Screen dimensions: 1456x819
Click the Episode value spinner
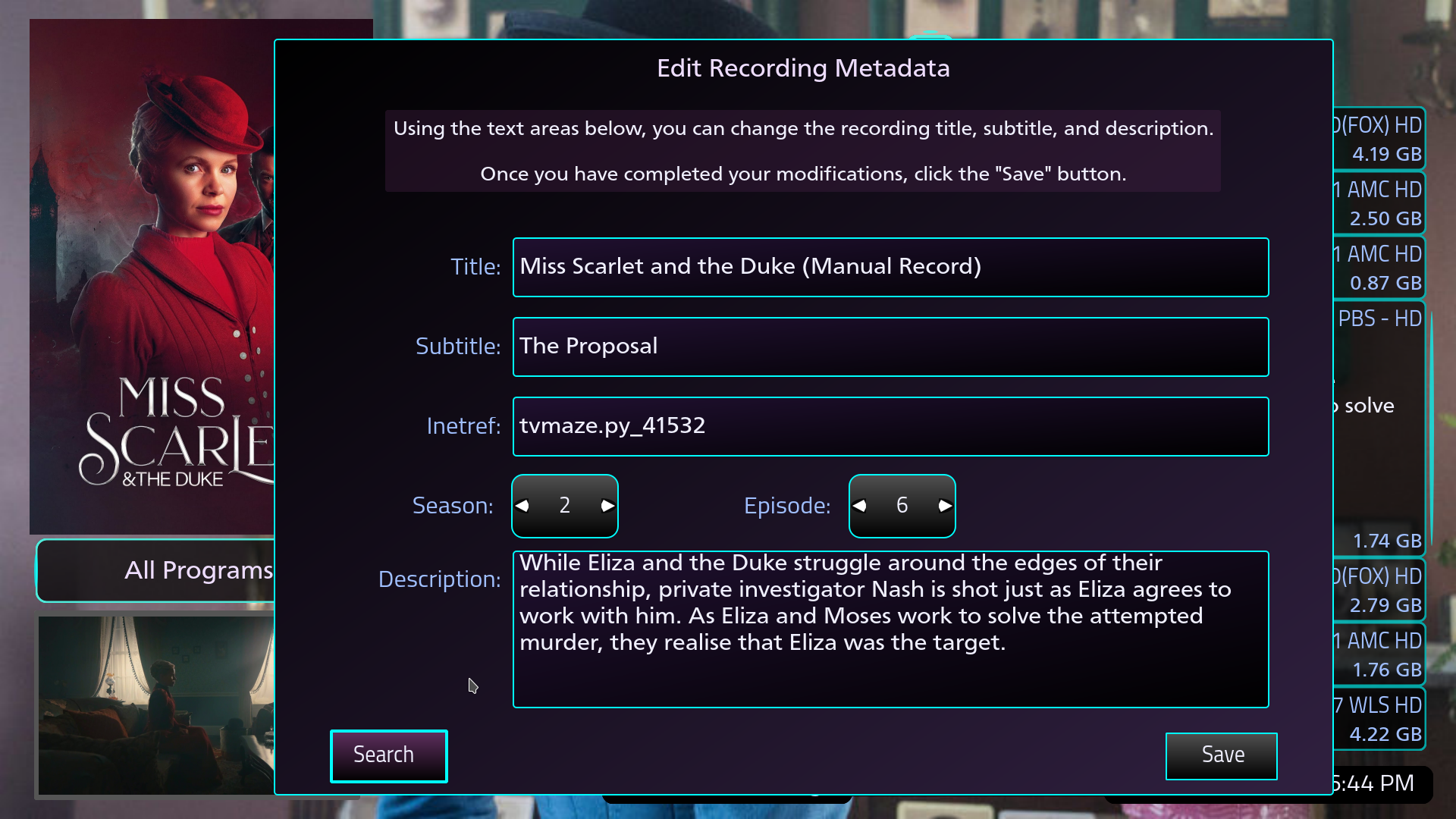pyautogui.click(x=902, y=505)
